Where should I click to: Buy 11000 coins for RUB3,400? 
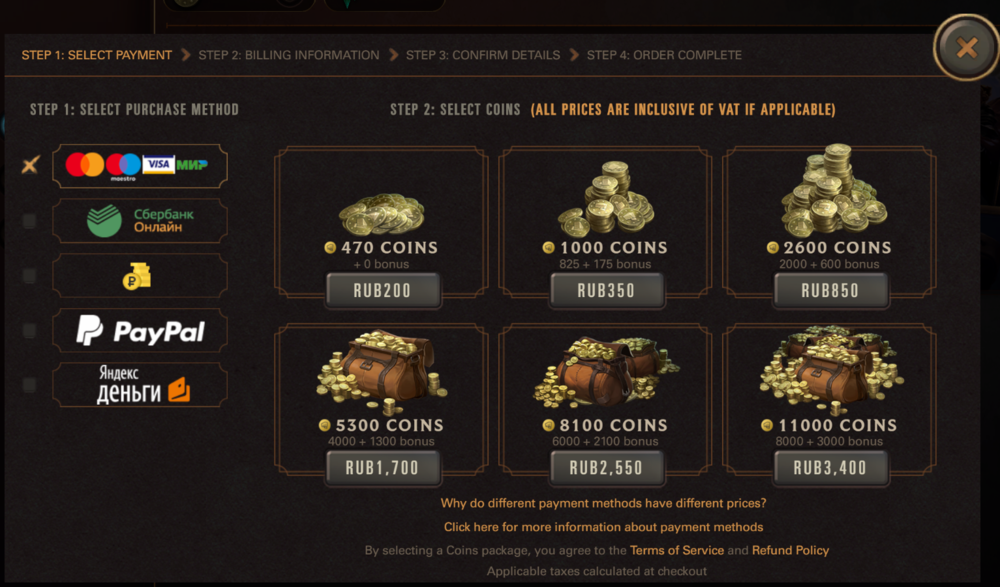829,467
